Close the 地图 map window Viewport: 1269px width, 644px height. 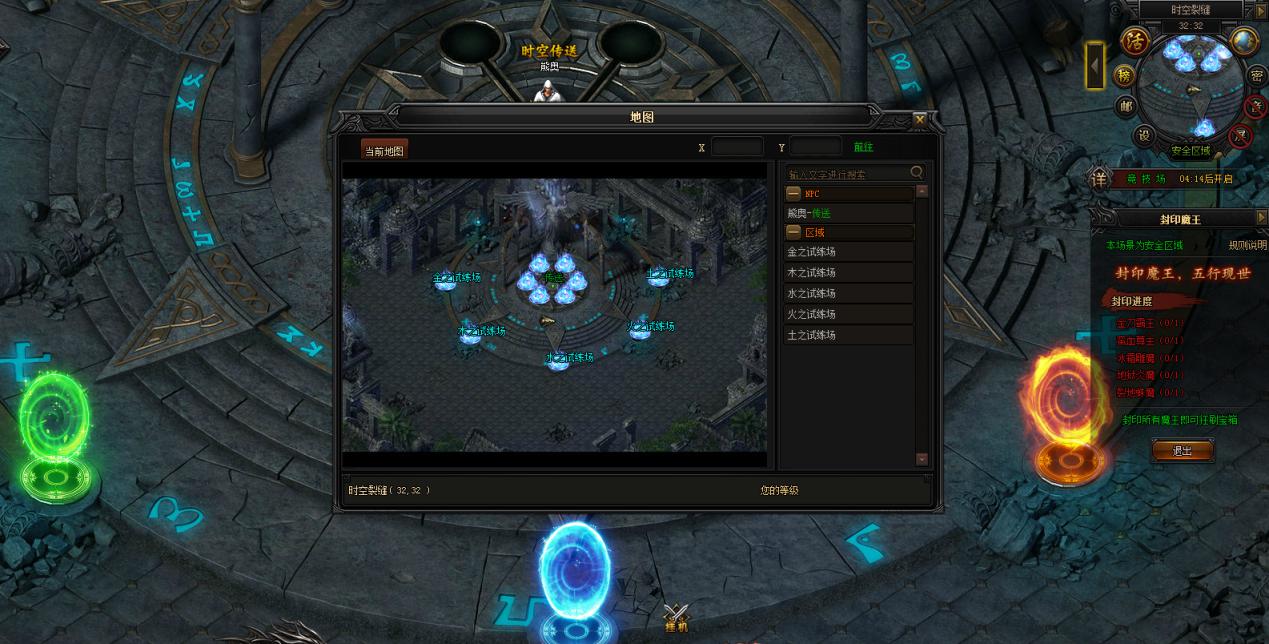tap(920, 120)
